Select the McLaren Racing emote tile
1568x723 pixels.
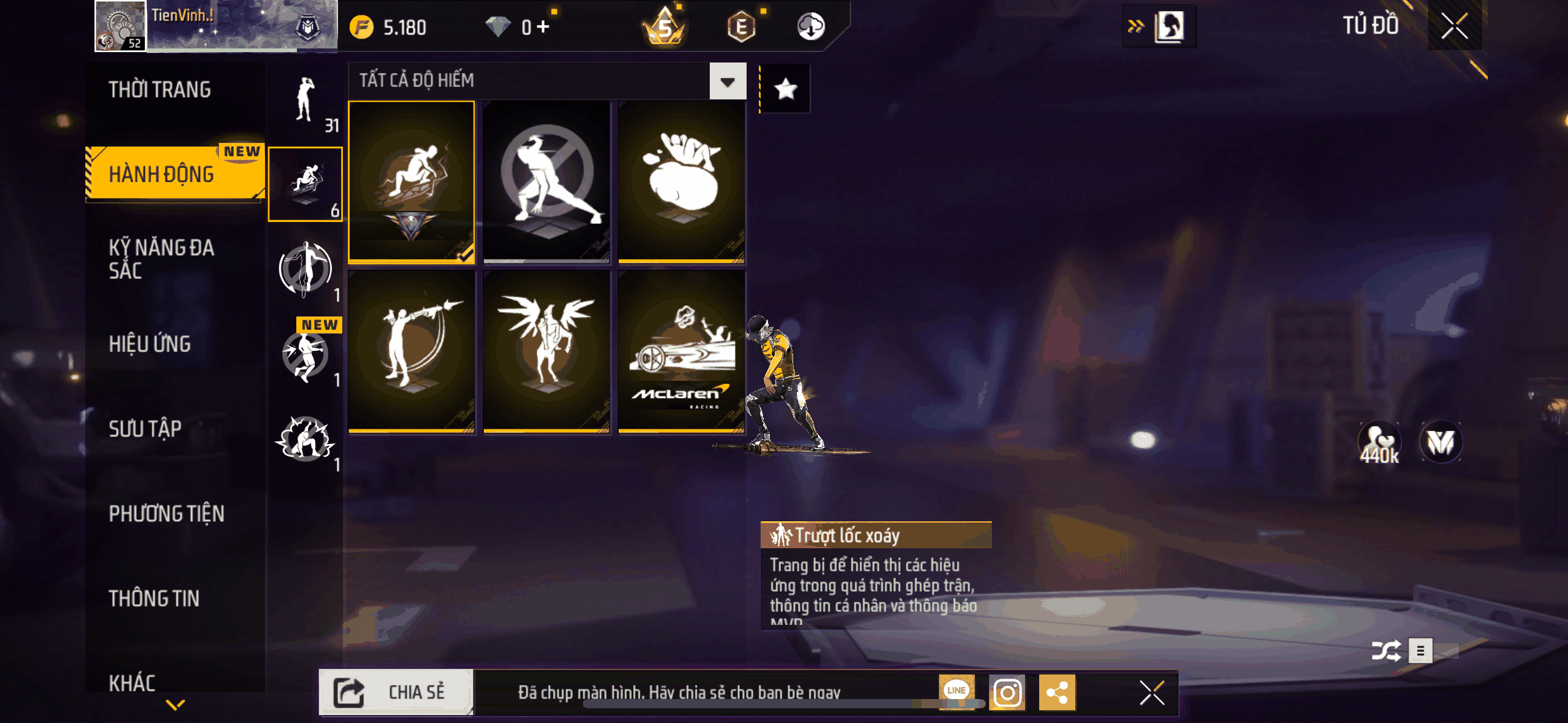pos(682,352)
